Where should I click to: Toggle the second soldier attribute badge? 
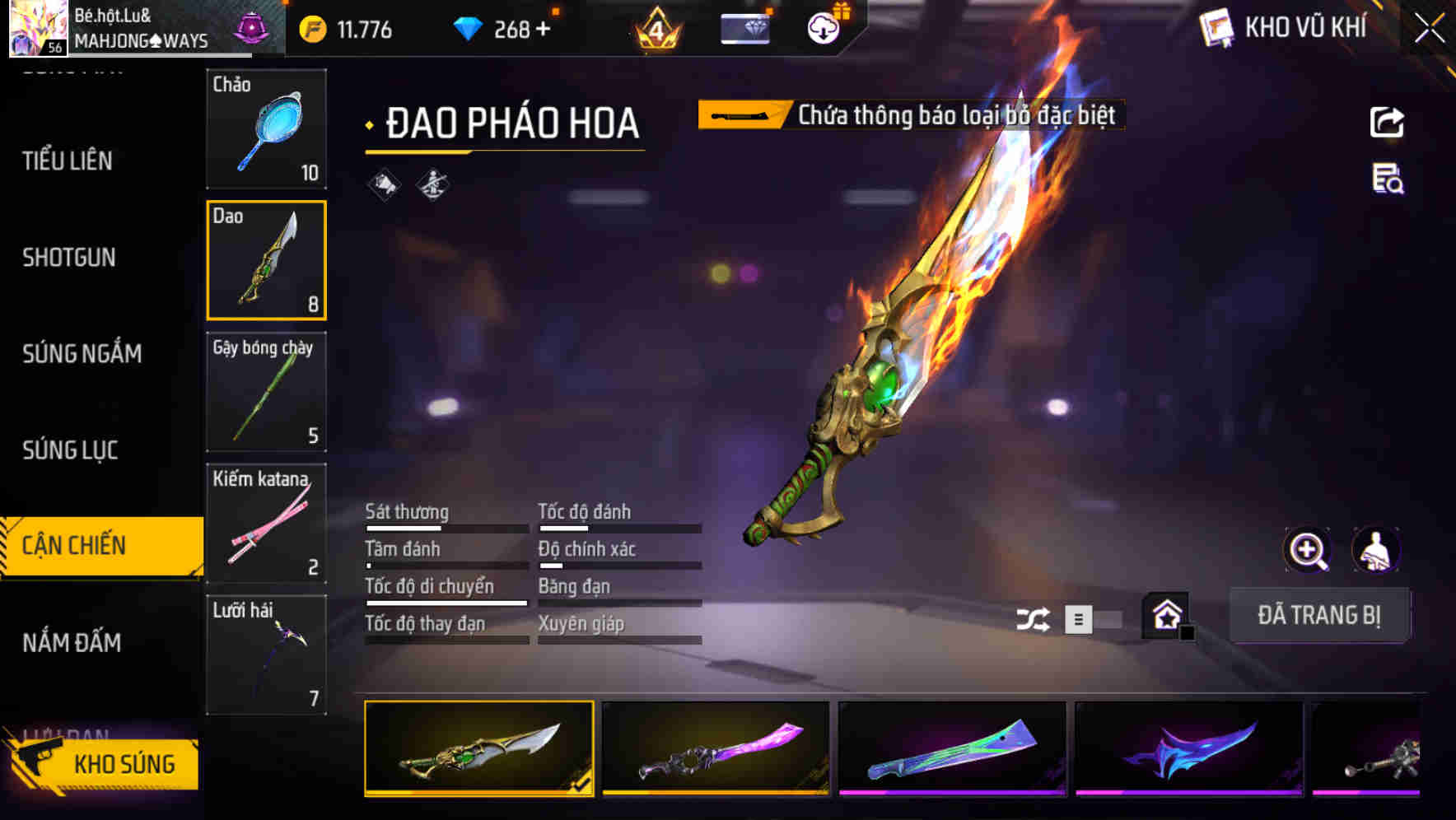[x=431, y=184]
